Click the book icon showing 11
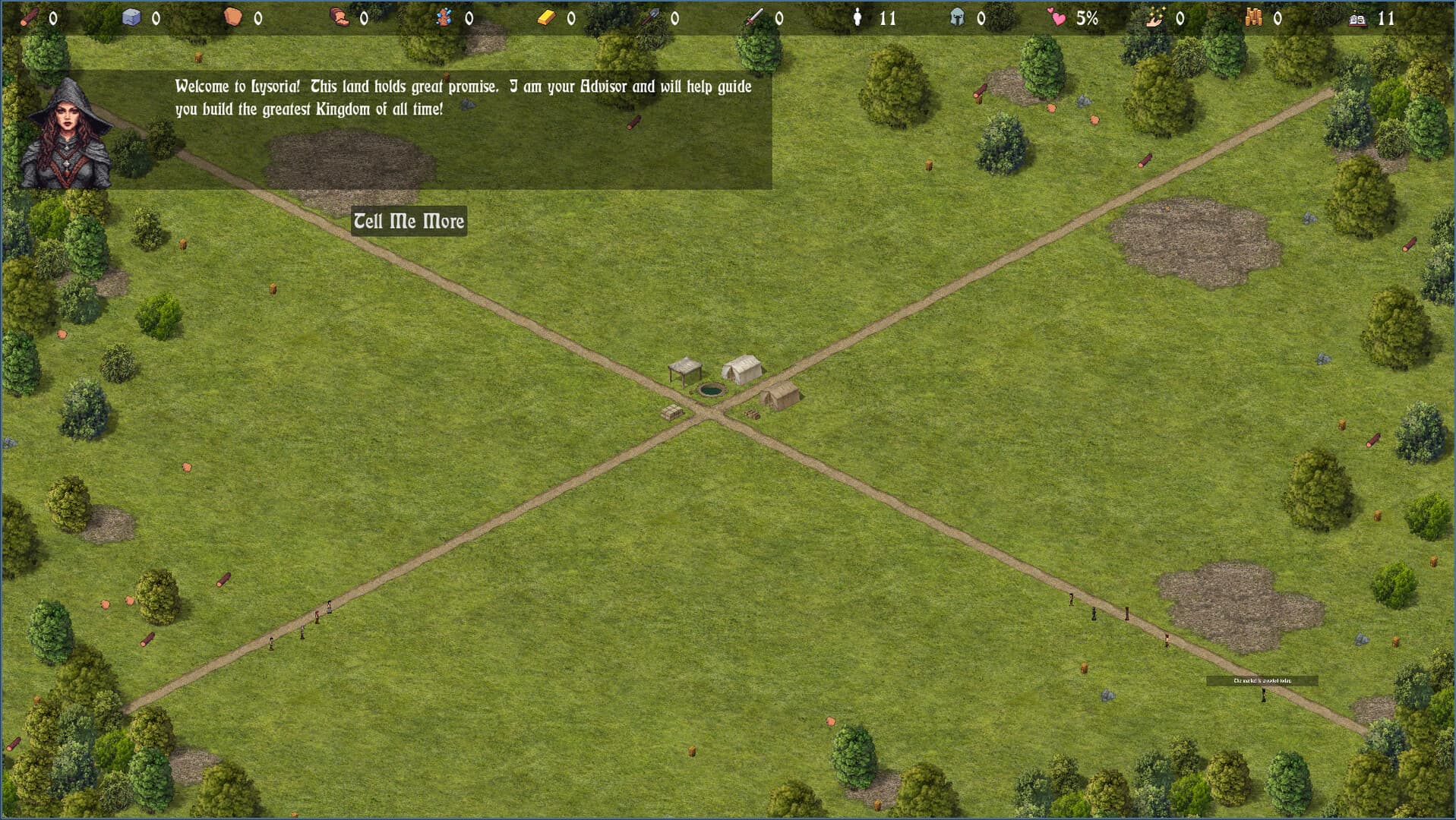The height and width of the screenshot is (820, 1456). click(1360, 17)
